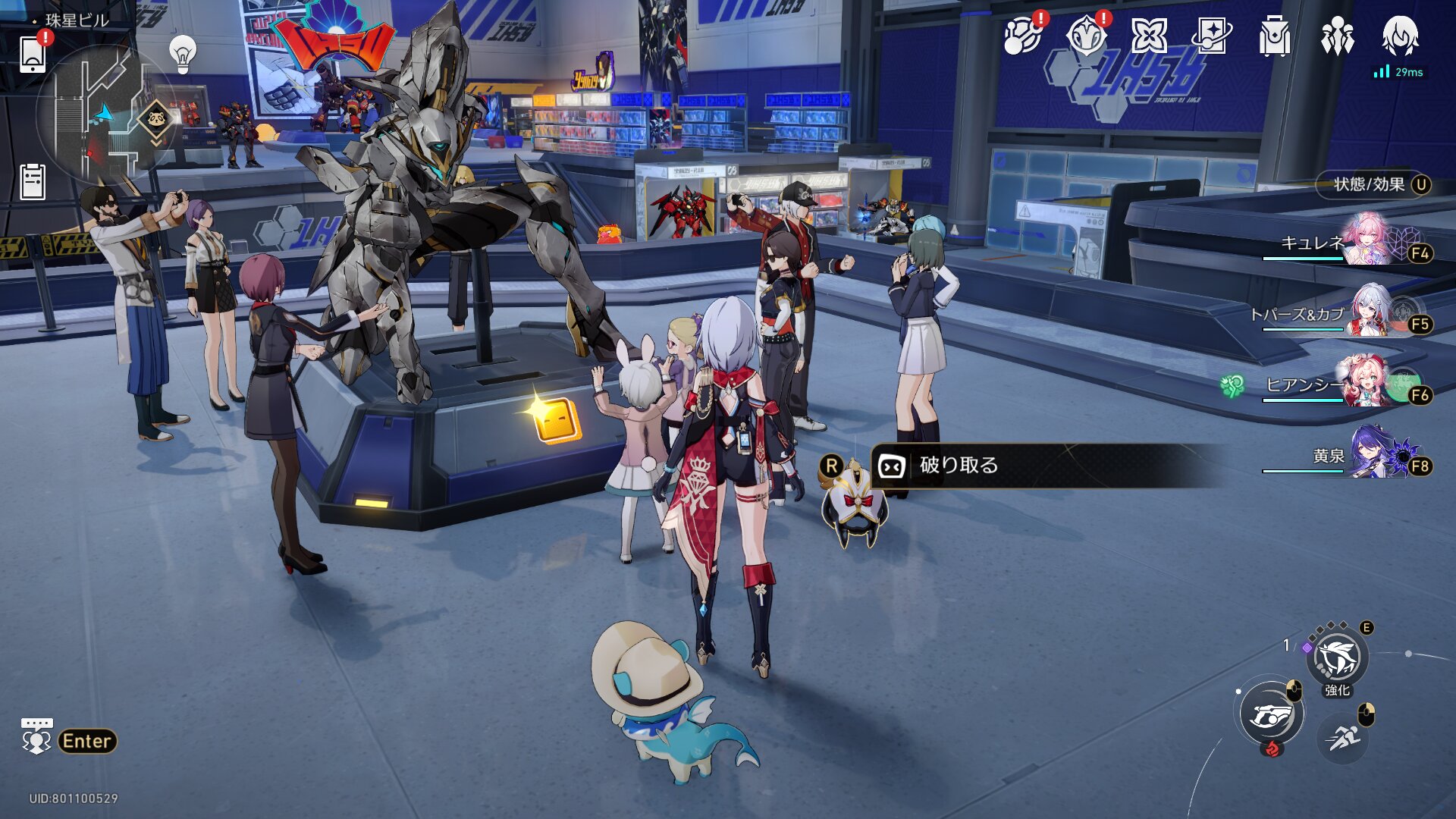
Task: Open the four-point star warp icon
Action: (1148, 36)
